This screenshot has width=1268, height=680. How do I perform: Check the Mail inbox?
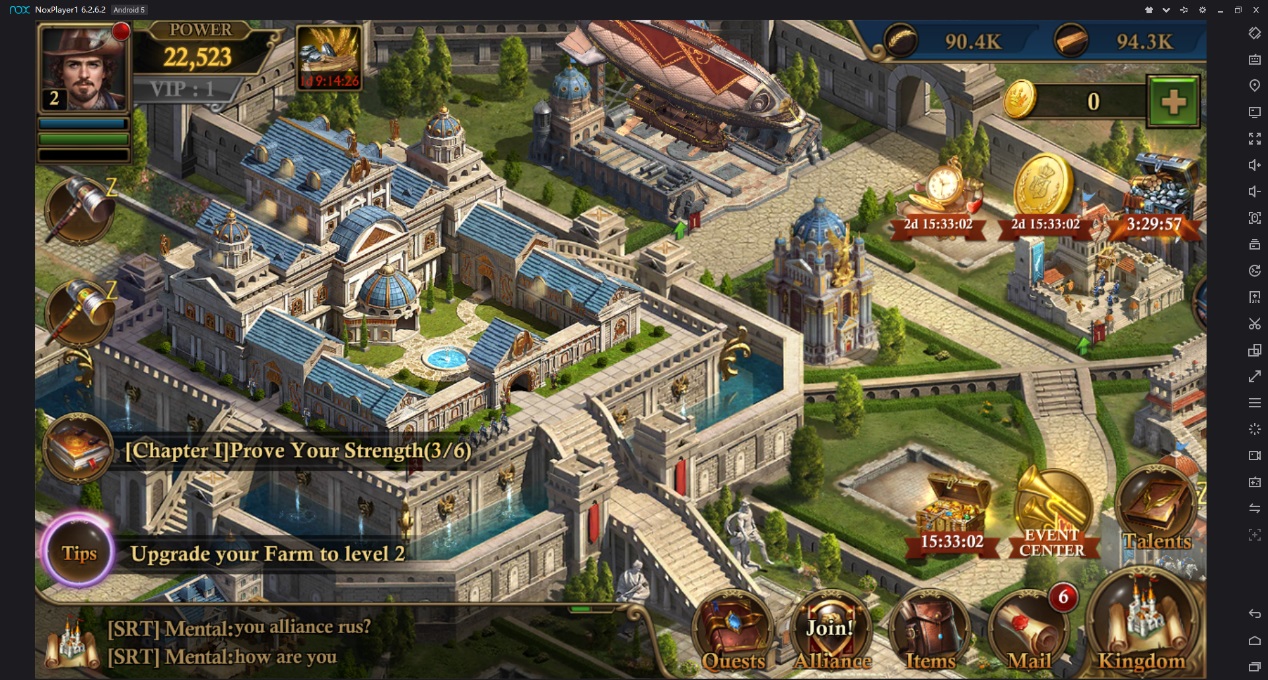click(x=1029, y=632)
